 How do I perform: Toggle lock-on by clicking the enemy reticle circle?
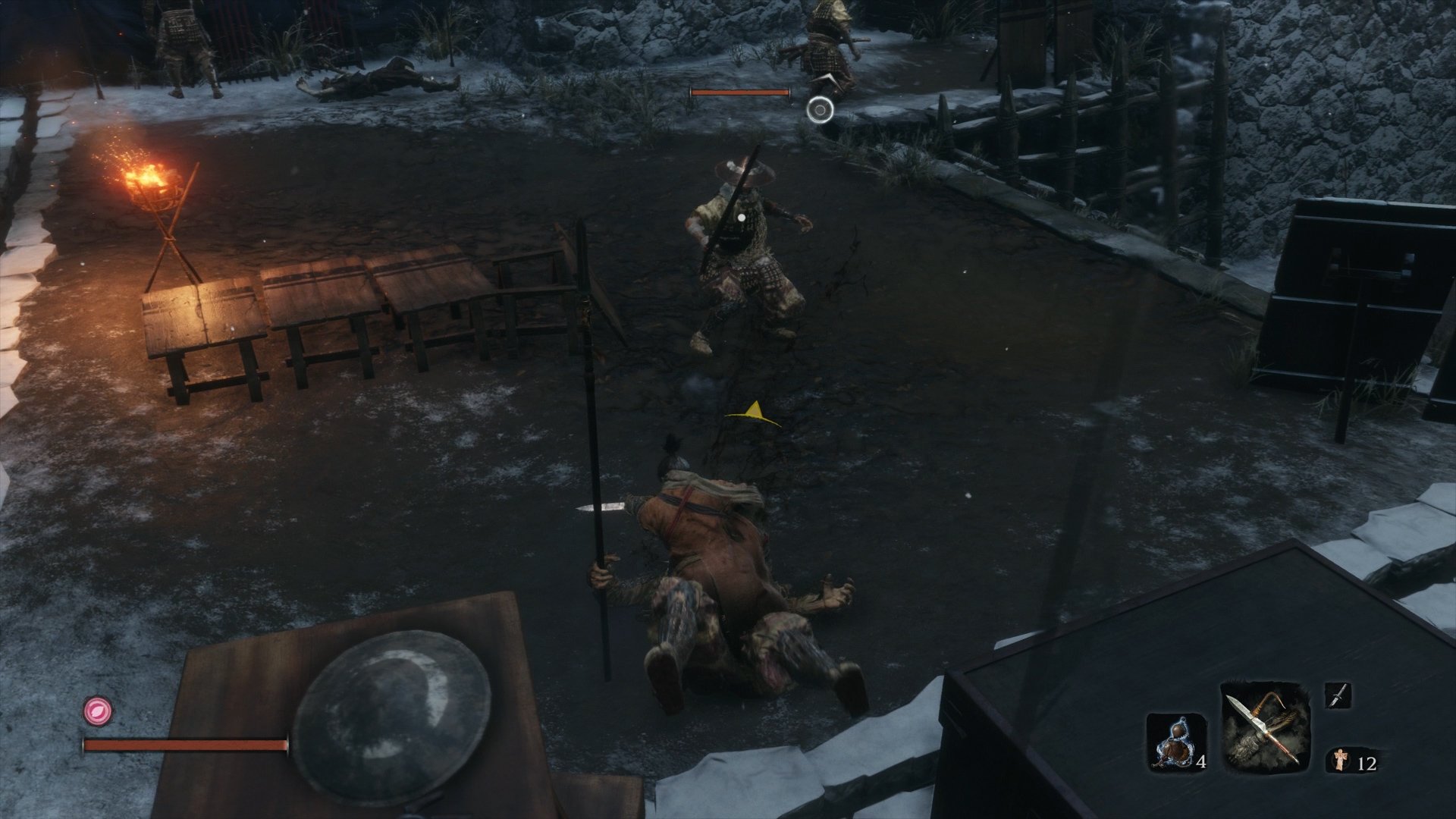pyautogui.click(x=819, y=111)
